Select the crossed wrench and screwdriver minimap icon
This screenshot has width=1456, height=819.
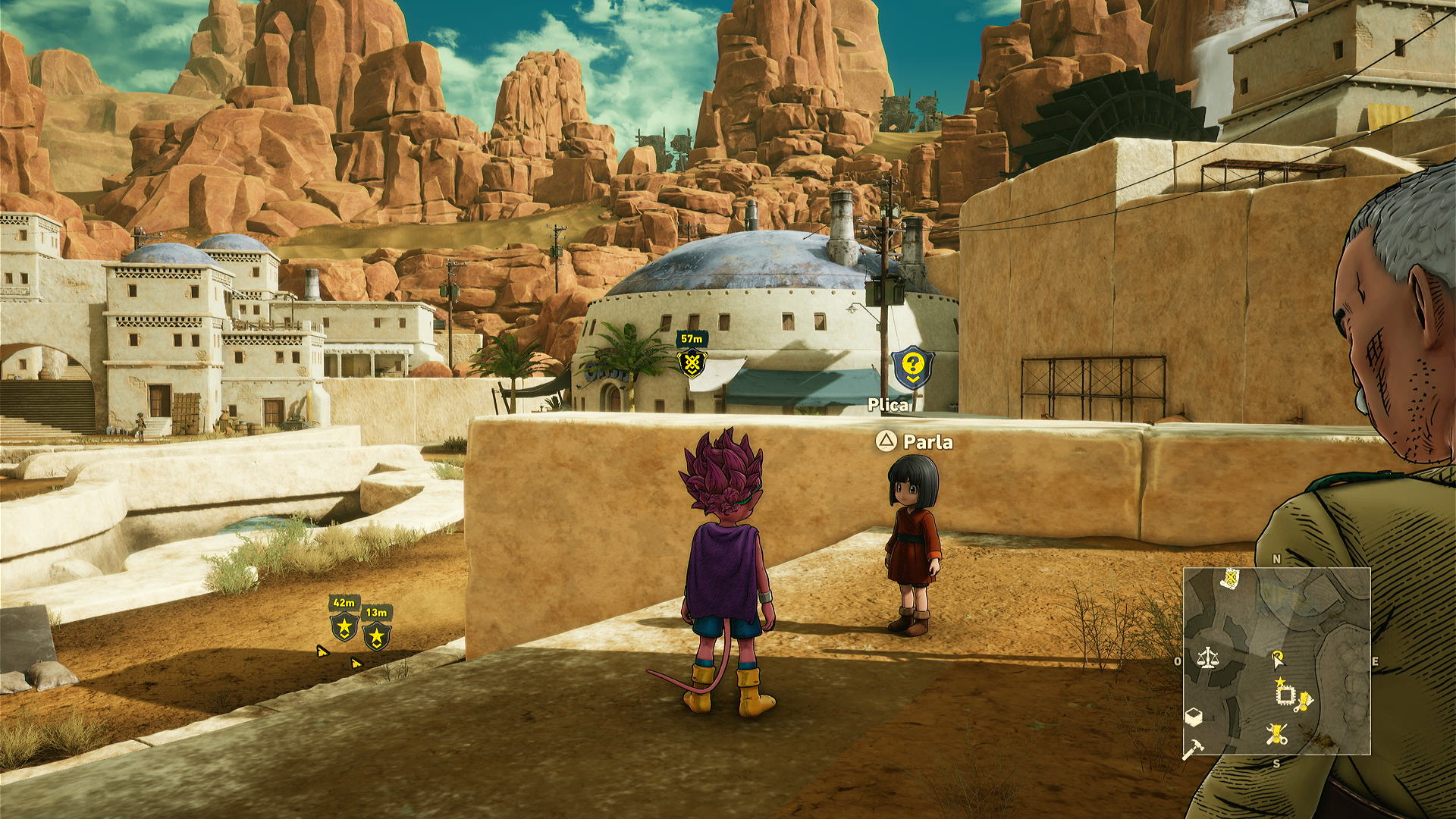(x=1277, y=734)
